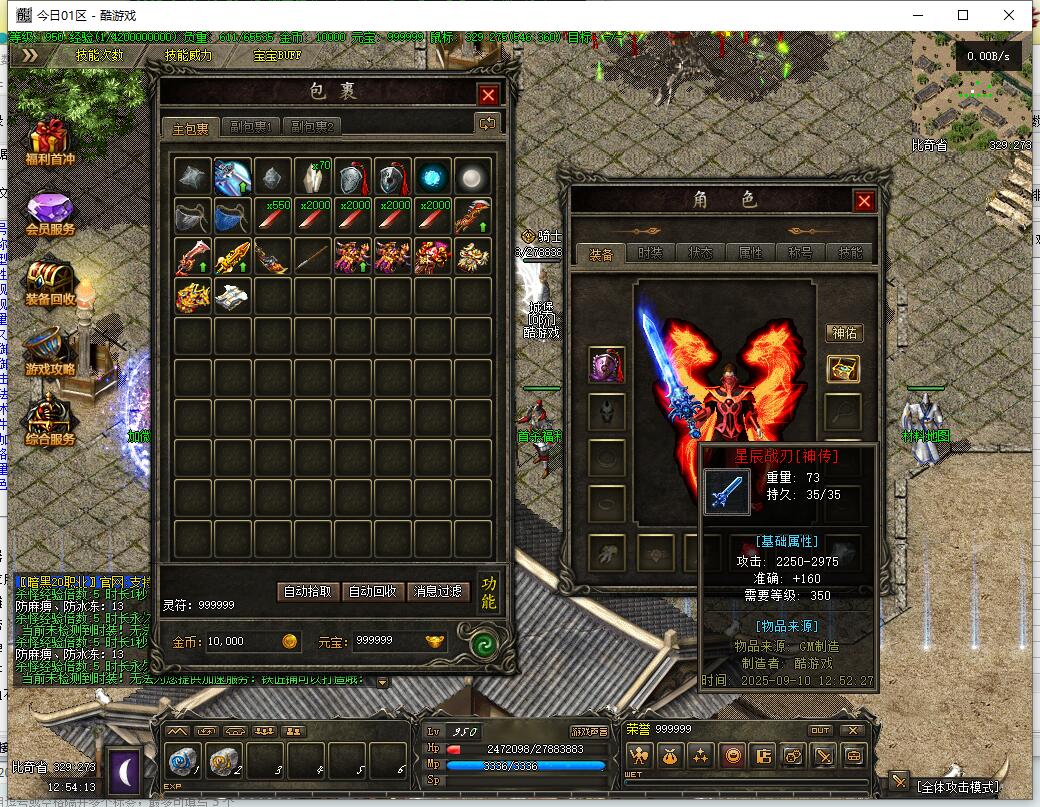Close the 角色 character panel
Image resolution: width=1040 pixels, height=807 pixels.
pyautogui.click(x=864, y=201)
